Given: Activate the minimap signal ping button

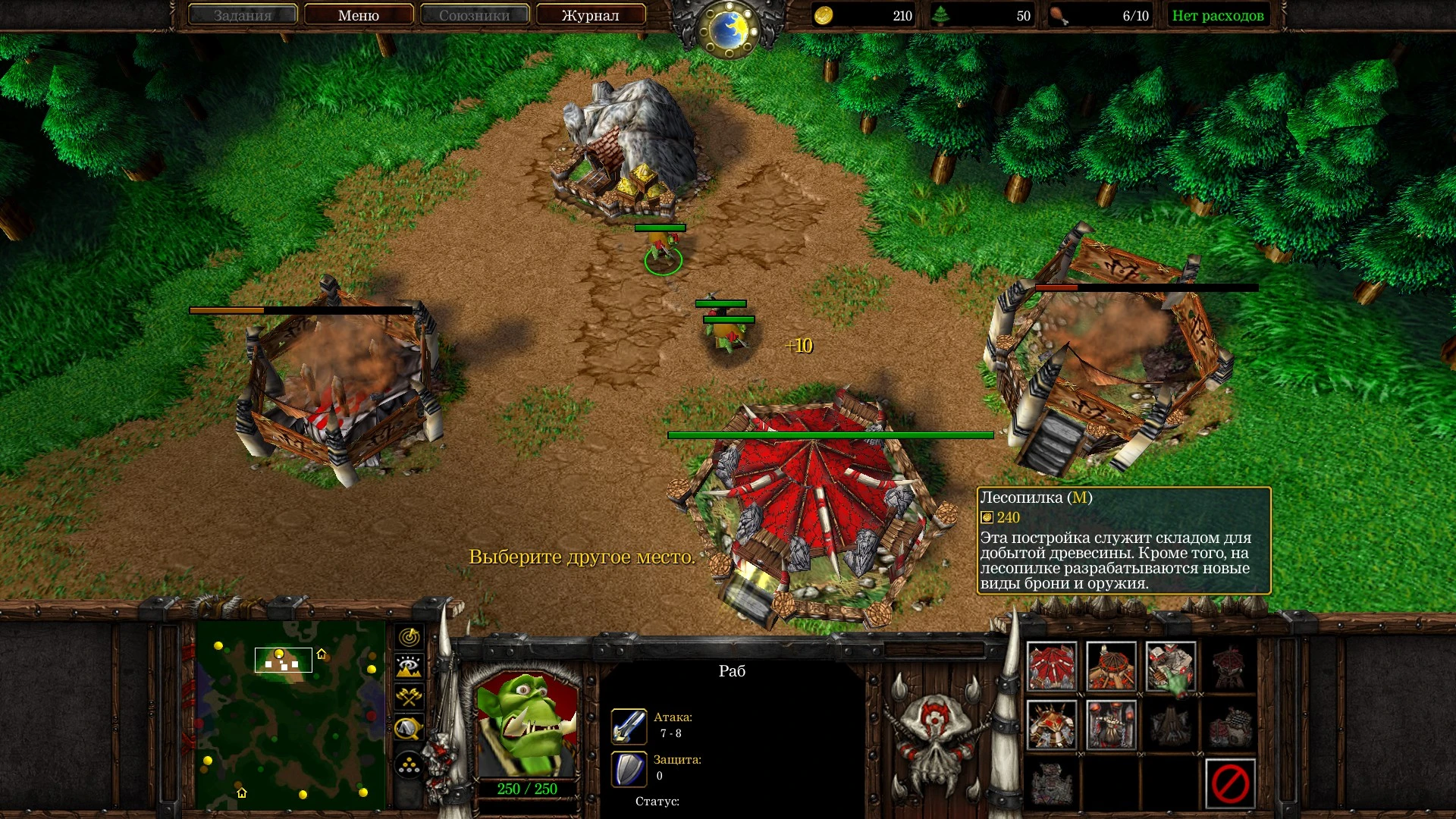Looking at the screenshot, I should coord(409,637).
